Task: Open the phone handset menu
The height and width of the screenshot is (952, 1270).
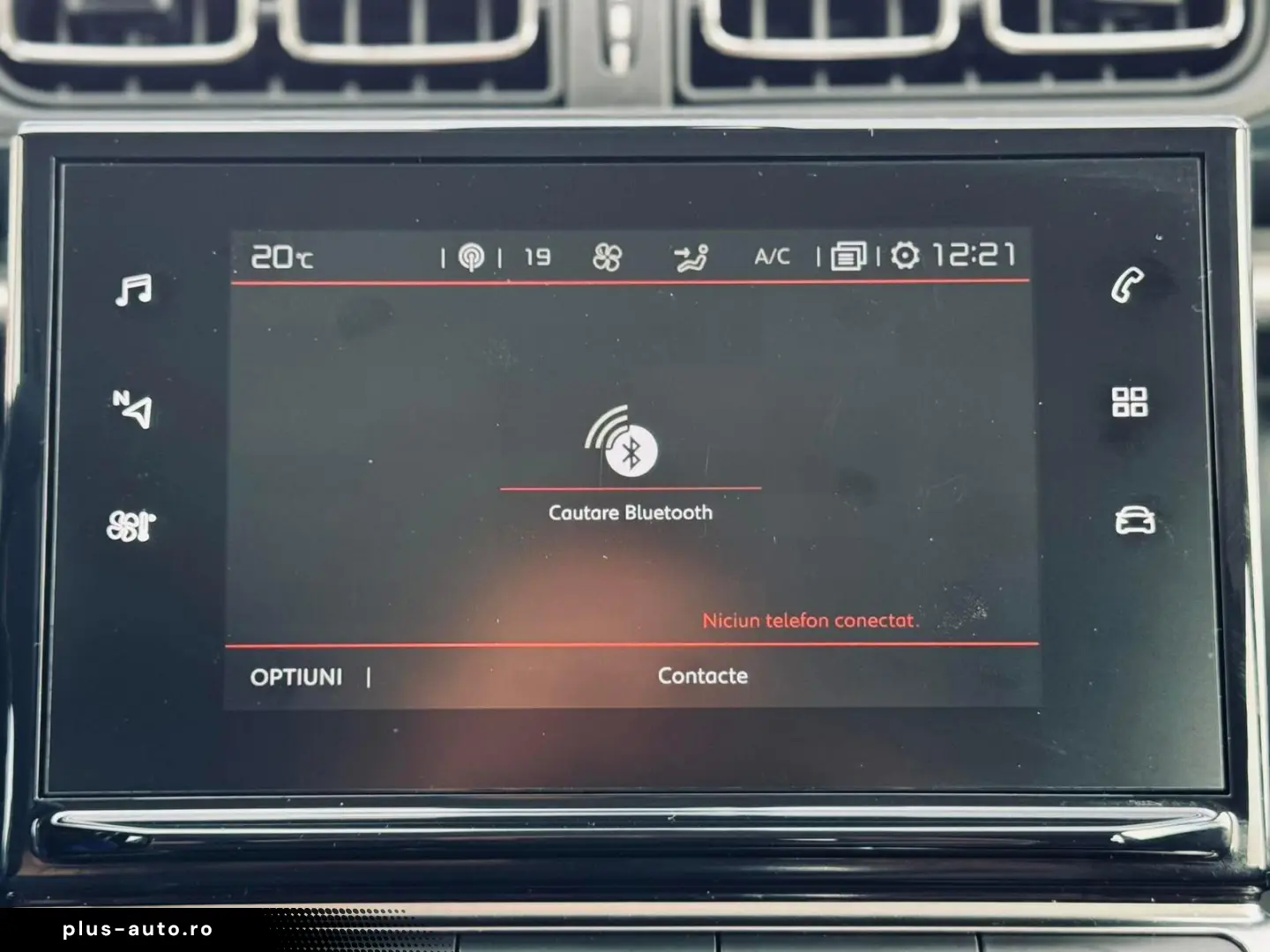Action: point(1128,285)
